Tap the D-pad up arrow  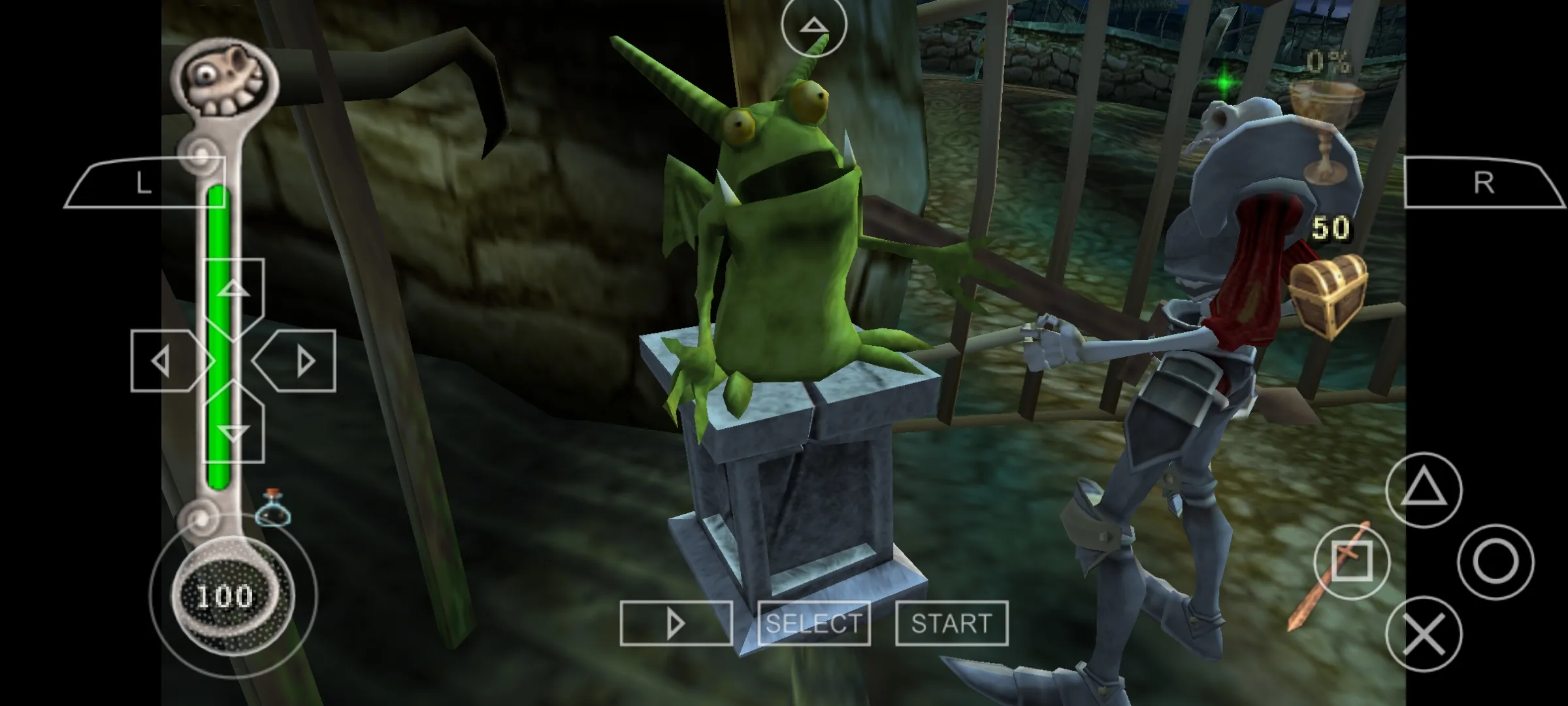[x=233, y=291]
